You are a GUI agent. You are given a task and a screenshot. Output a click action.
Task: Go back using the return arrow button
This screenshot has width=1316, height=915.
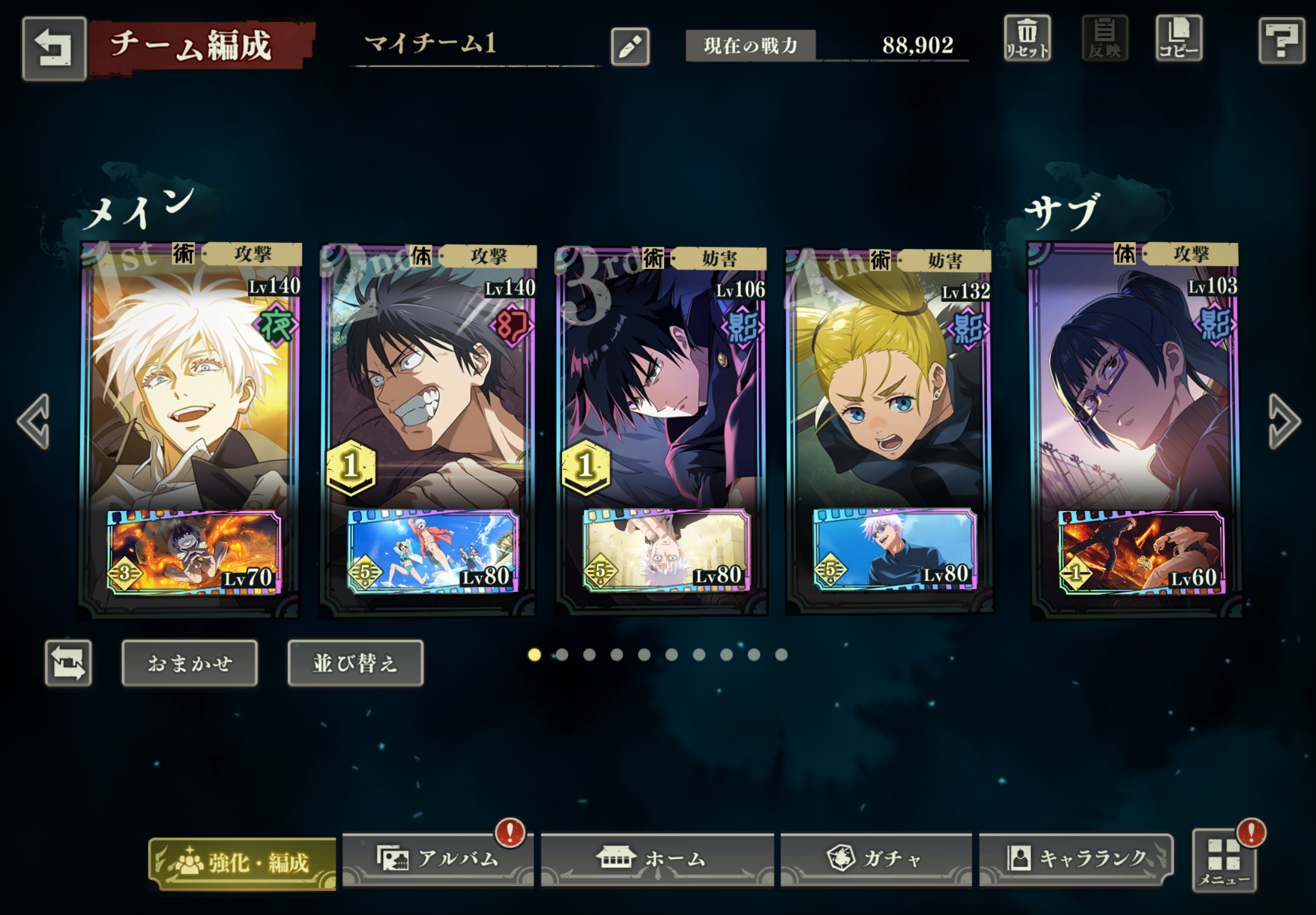click(54, 47)
